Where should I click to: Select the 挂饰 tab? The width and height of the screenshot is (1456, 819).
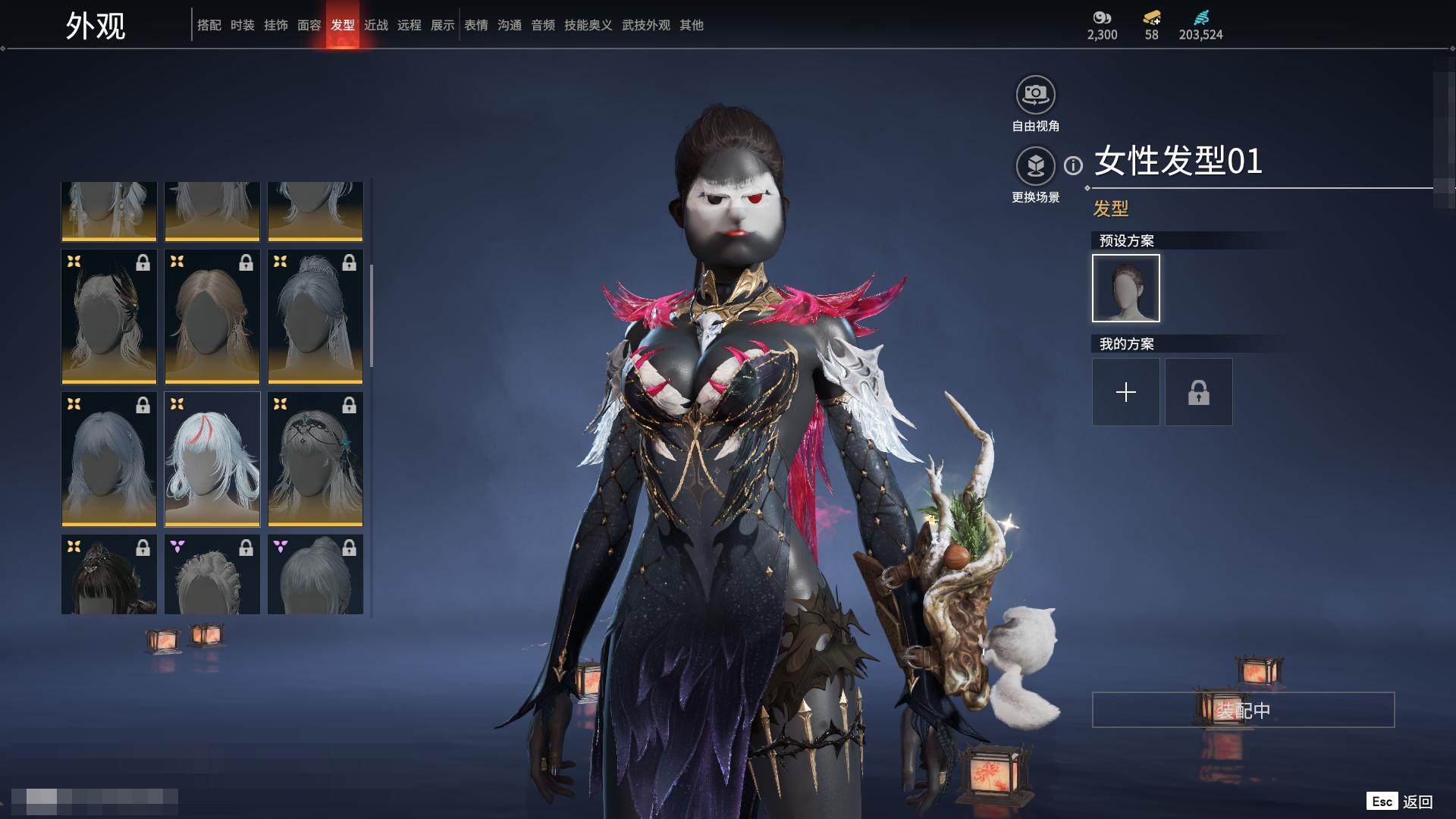276,25
